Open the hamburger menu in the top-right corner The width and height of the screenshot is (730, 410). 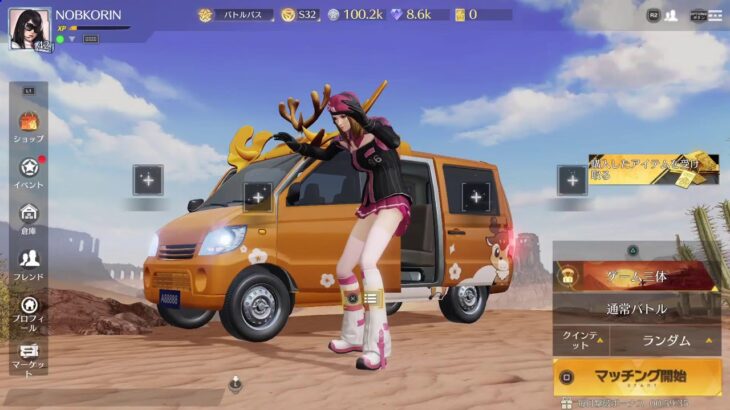714,15
